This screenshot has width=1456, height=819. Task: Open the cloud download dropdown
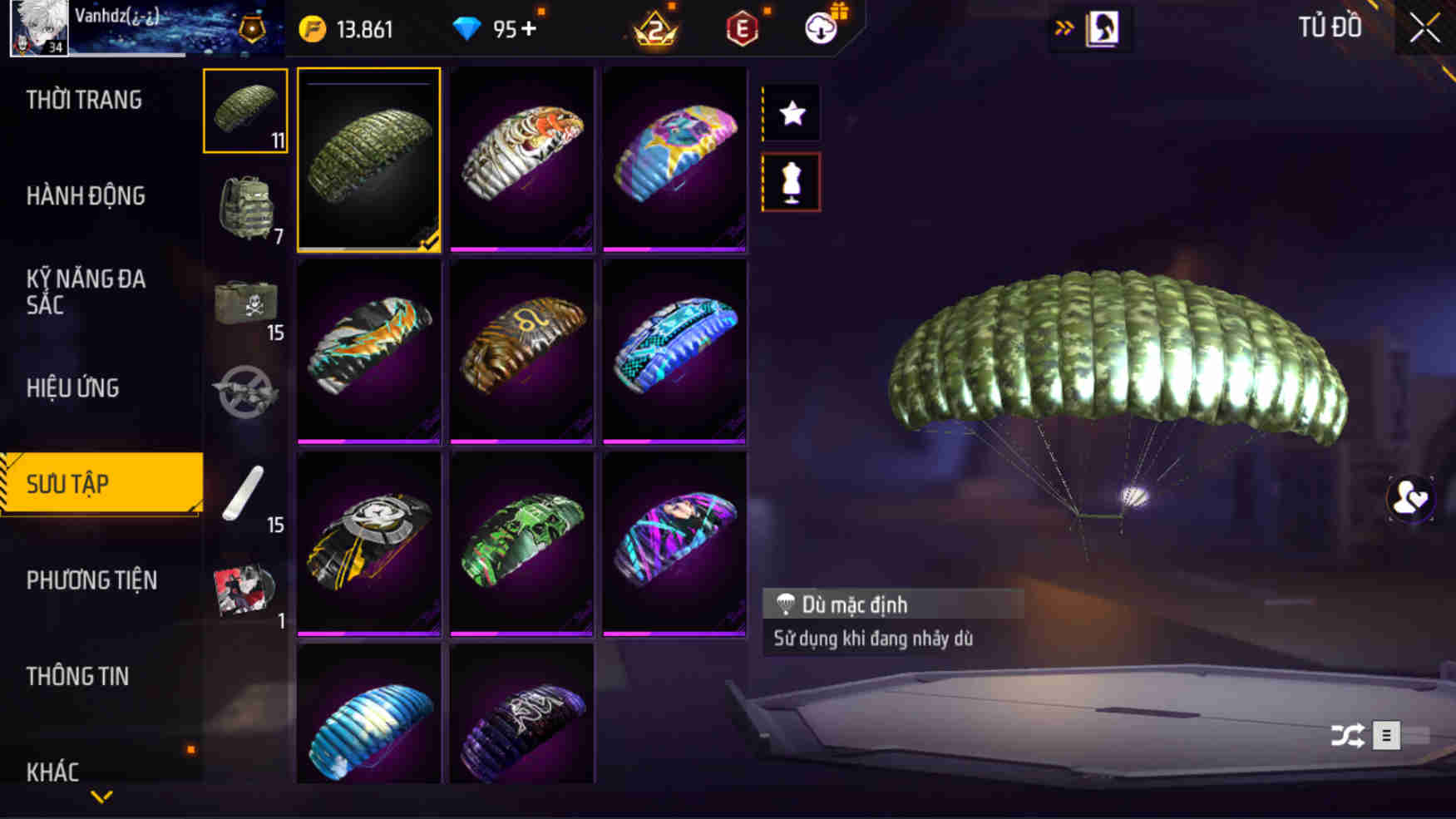[x=819, y=29]
